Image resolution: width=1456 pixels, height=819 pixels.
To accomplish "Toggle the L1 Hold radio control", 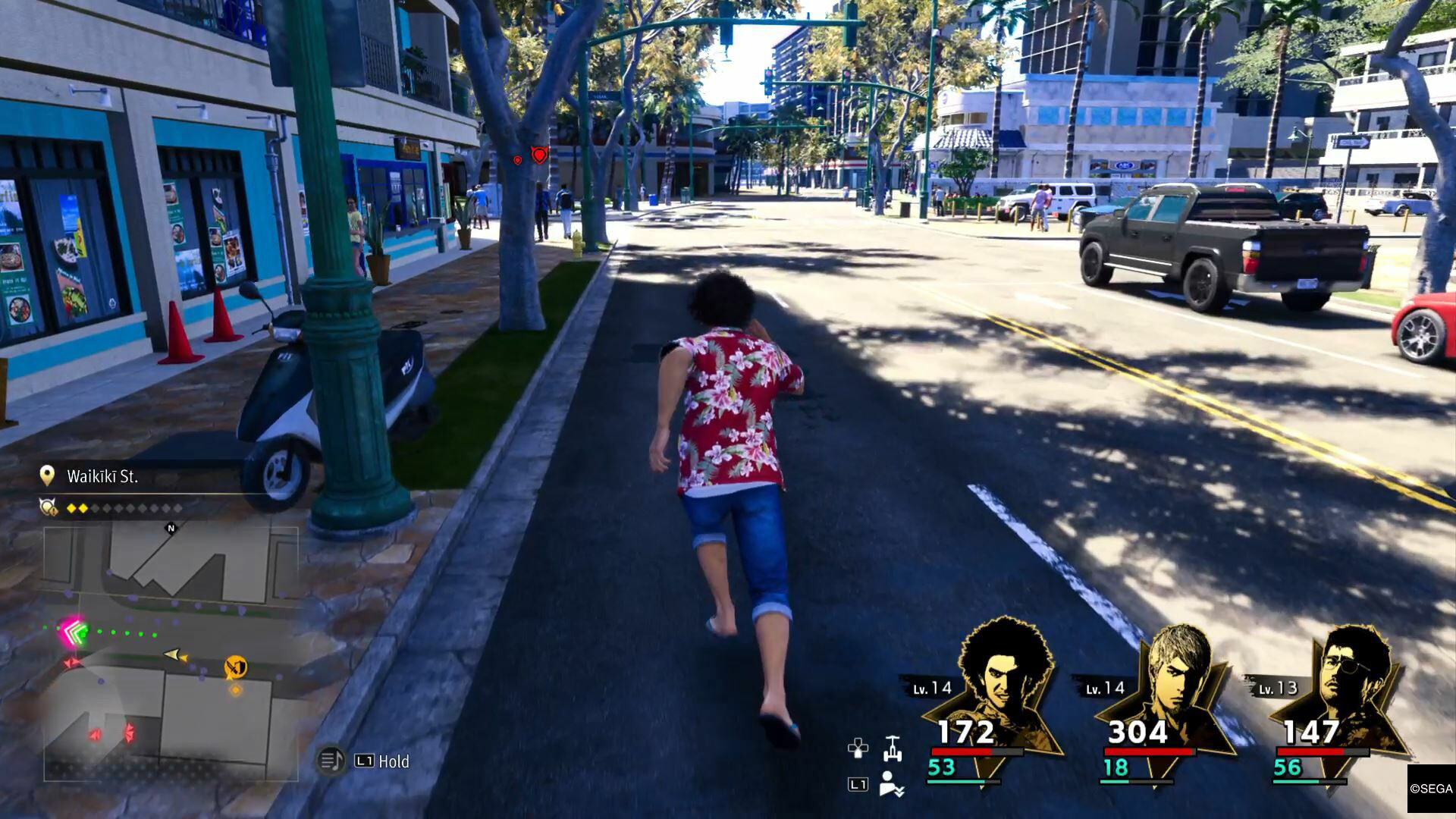I will click(383, 761).
